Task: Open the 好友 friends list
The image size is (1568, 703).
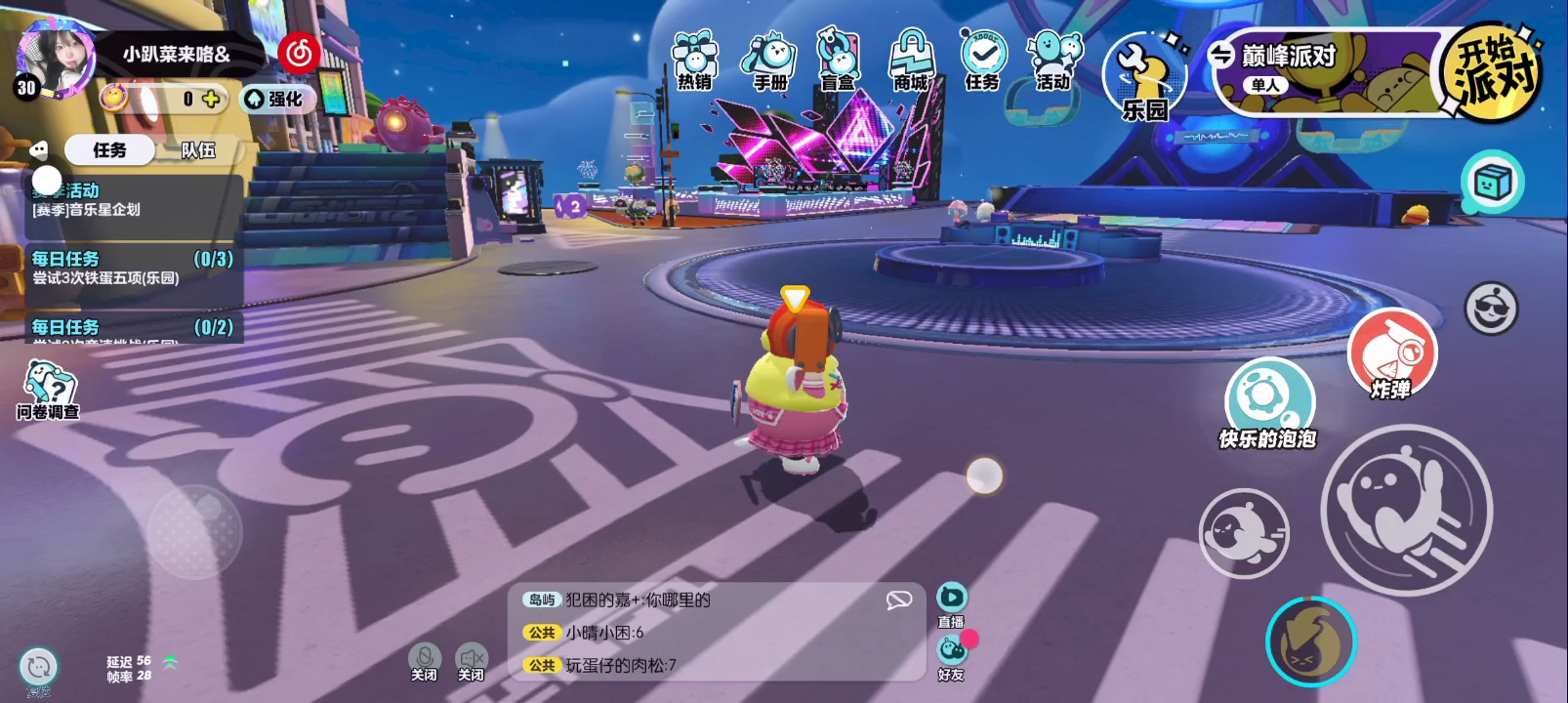Action: pos(952,656)
